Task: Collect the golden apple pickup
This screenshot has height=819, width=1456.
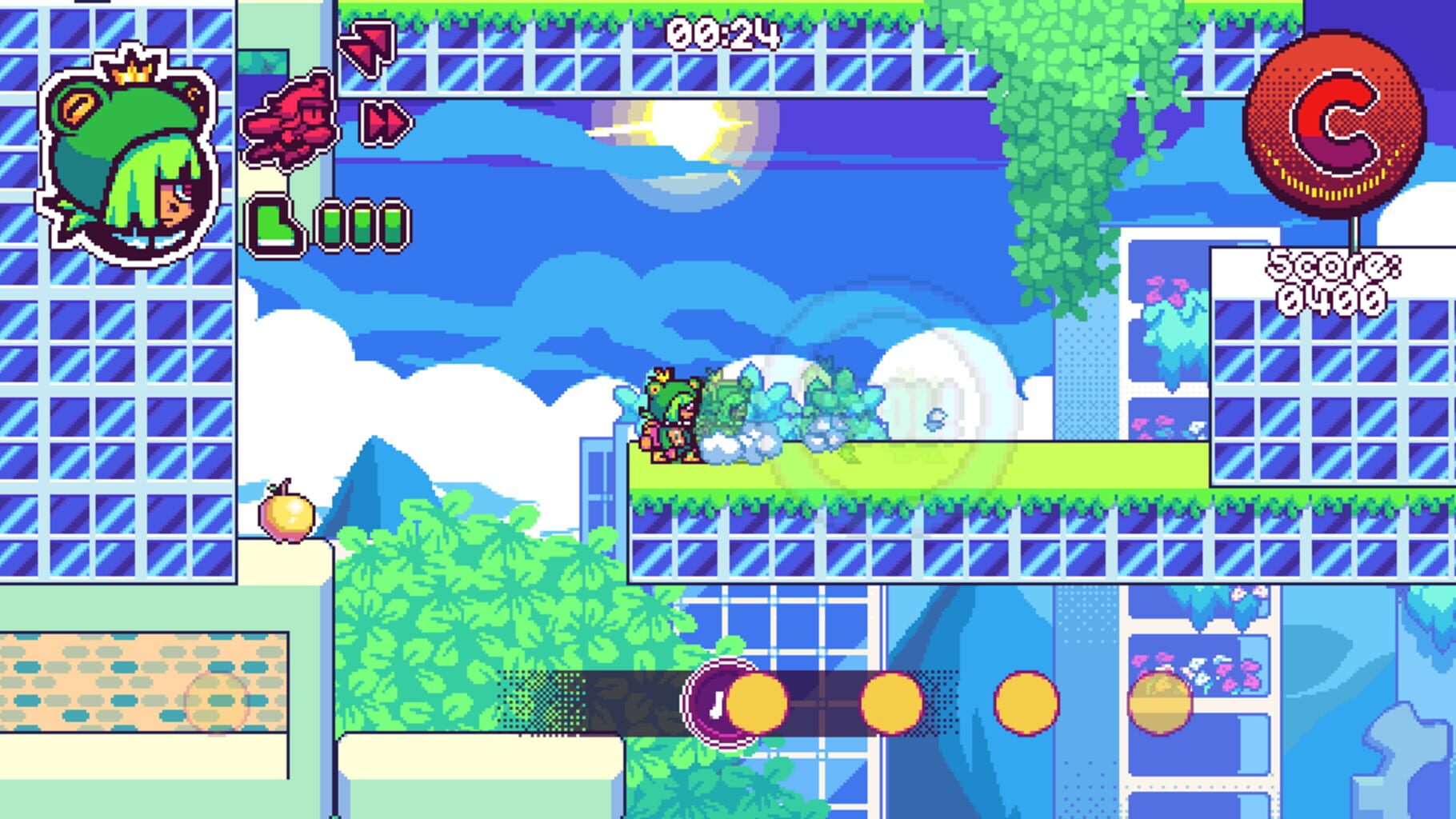Action: click(x=288, y=516)
